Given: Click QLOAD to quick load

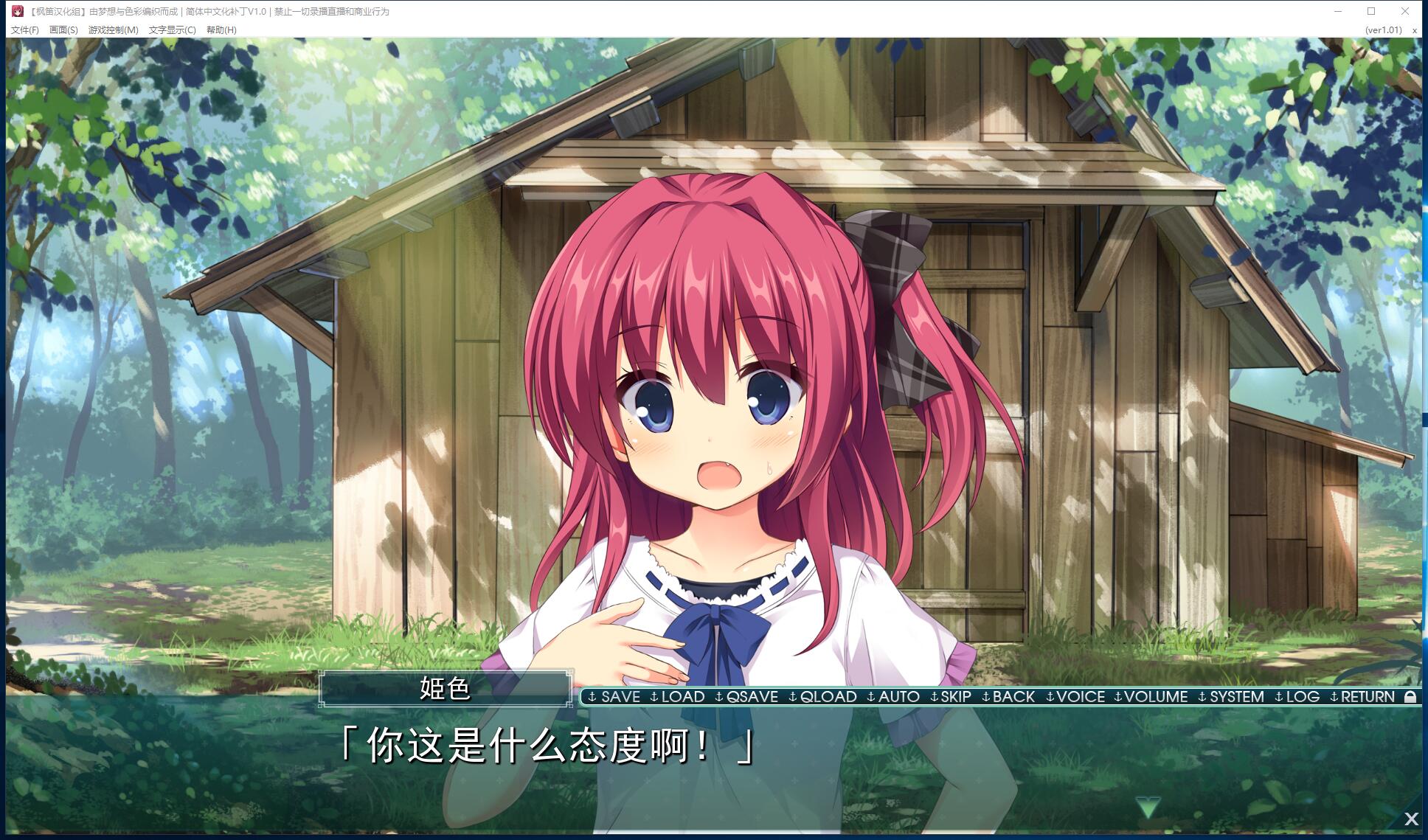Looking at the screenshot, I should [x=822, y=697].
